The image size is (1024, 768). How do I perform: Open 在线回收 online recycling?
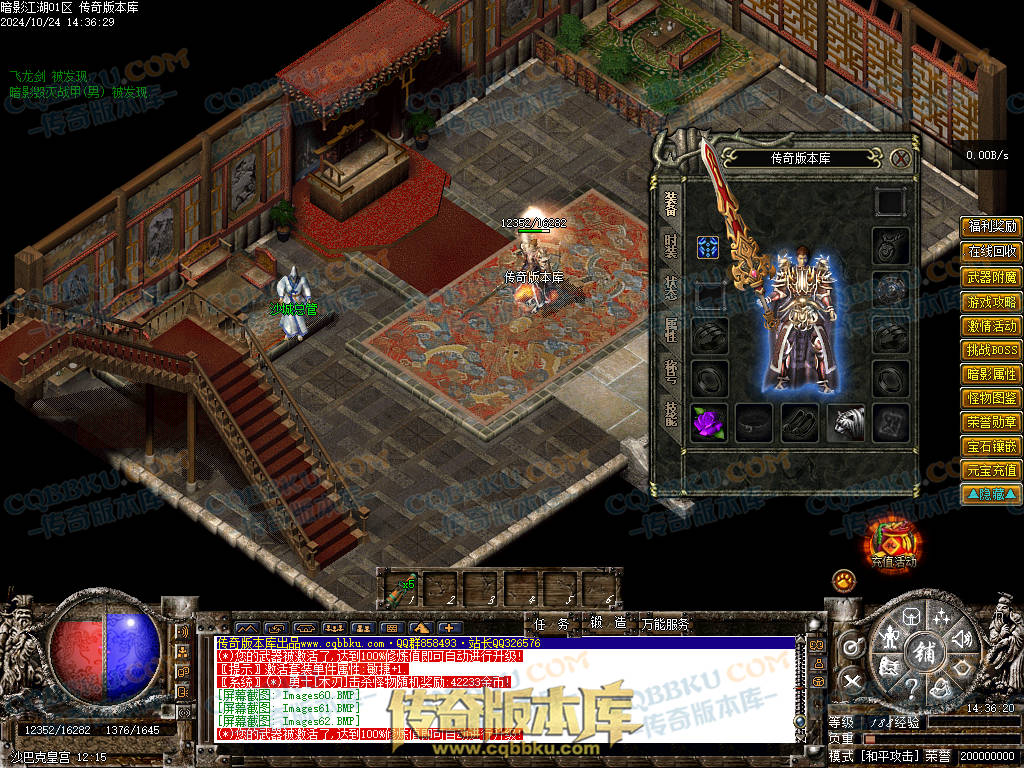(x=991, y=252)
